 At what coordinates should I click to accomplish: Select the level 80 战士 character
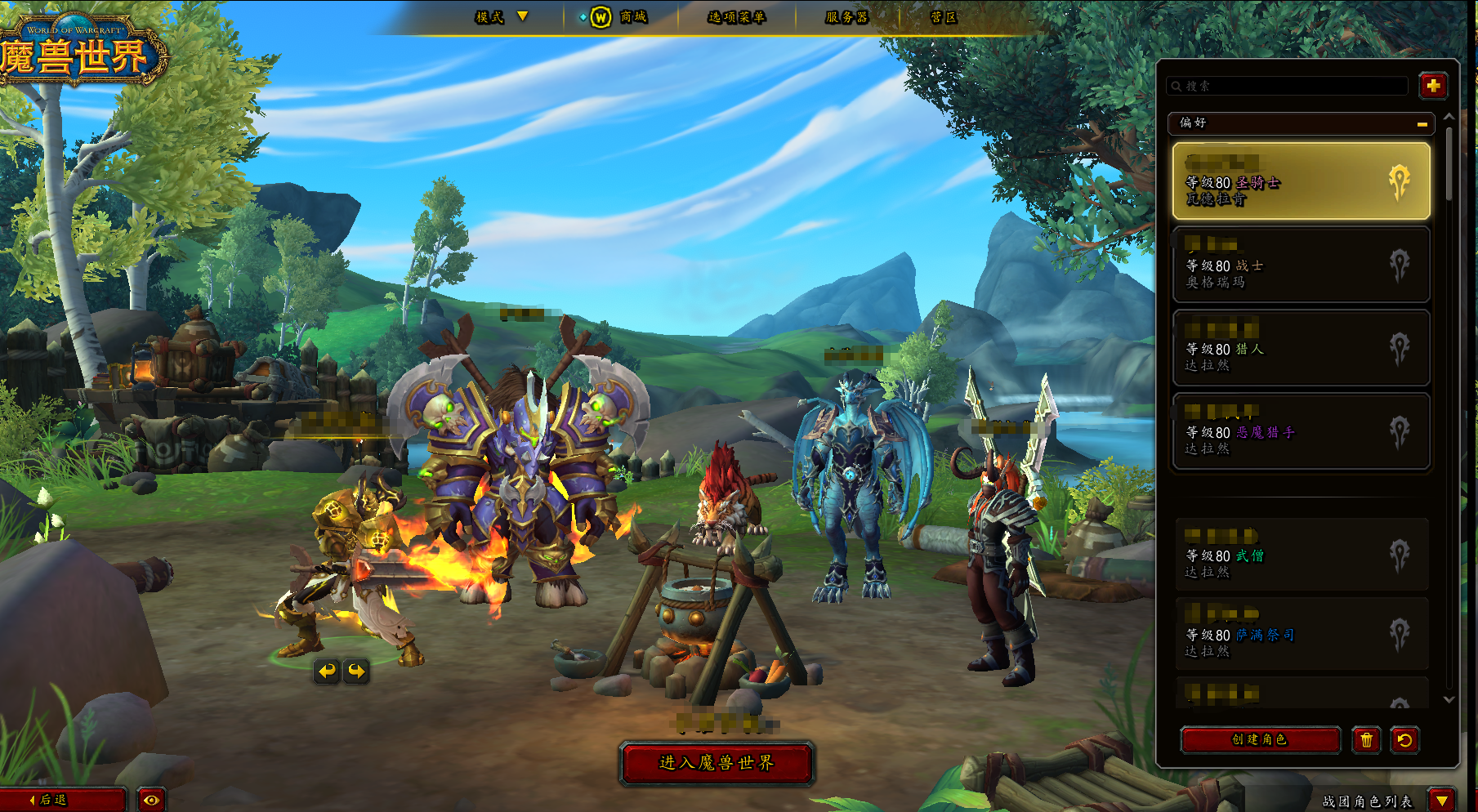click(x=1301, y=265)
